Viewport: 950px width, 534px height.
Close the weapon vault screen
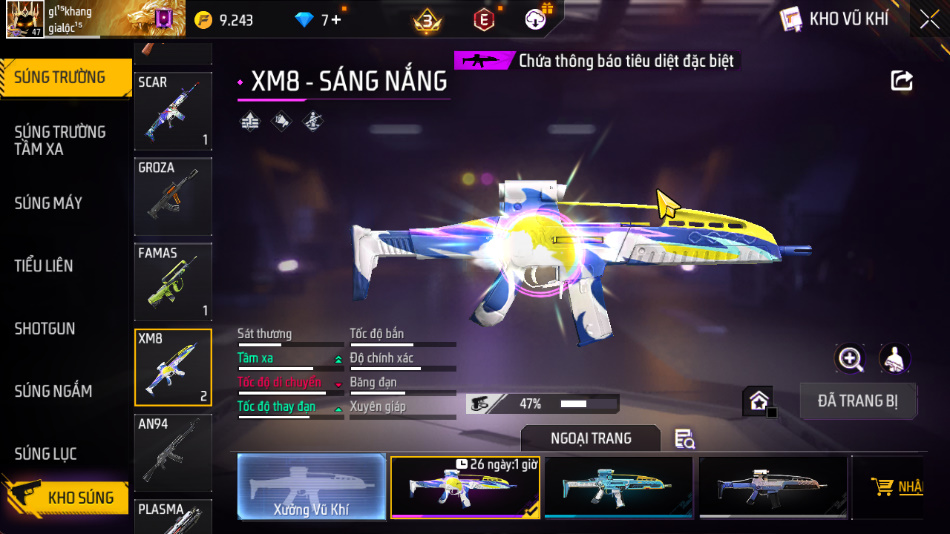[929, 20]
